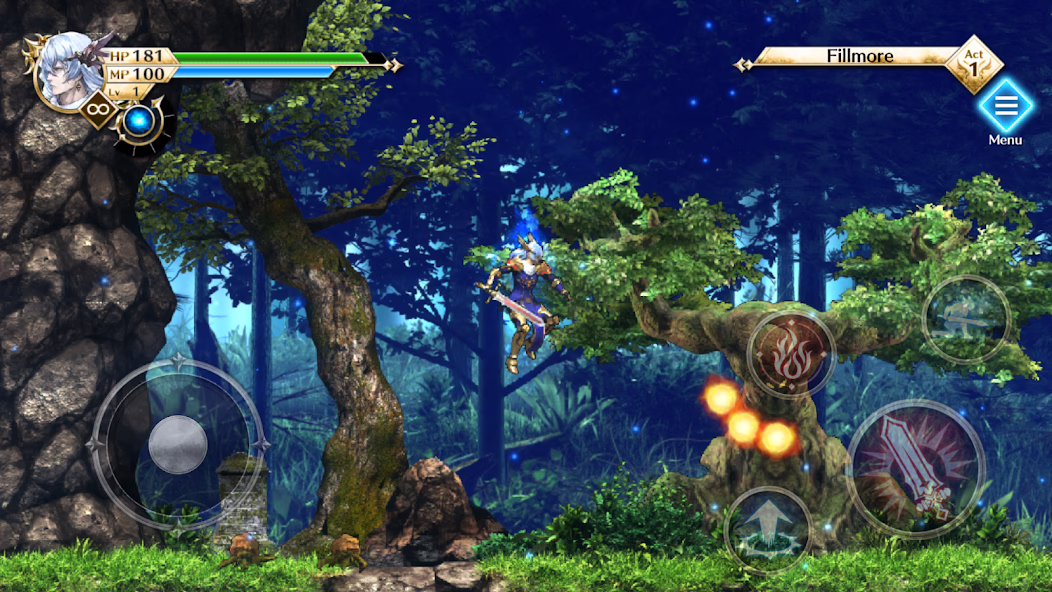This screenshot has width=1052, height=592.
Task: Click the silver-haired hero portrait
Action: tap(70, 72)
